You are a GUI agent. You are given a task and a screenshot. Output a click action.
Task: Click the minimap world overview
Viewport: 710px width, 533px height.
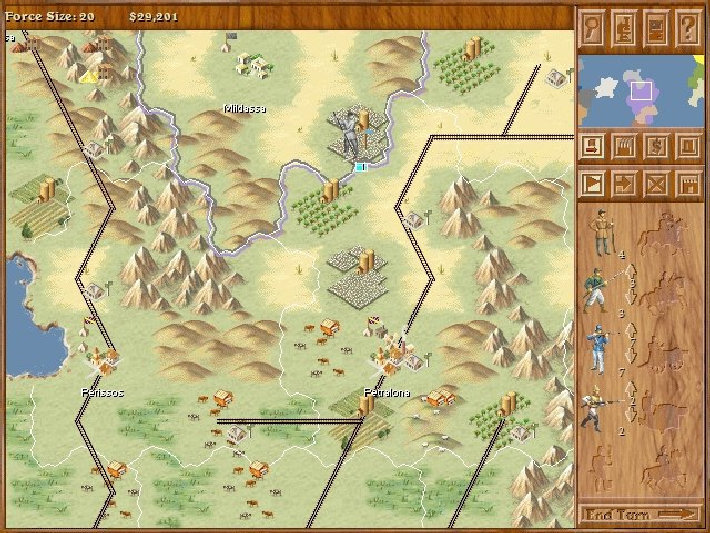pos(641,91)
